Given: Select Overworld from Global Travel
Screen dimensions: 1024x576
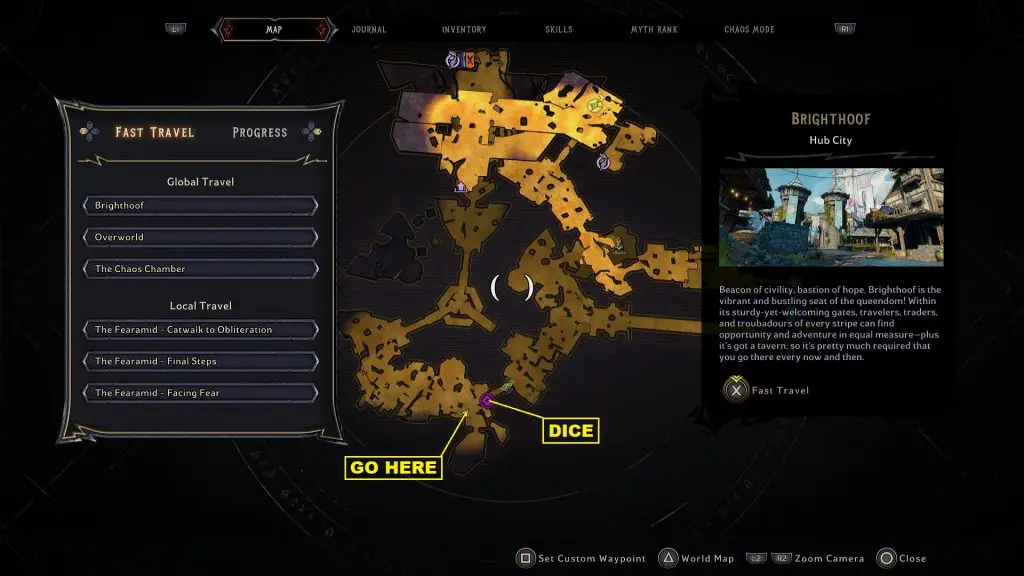Looking at the screenshot, I should point(200,238).
